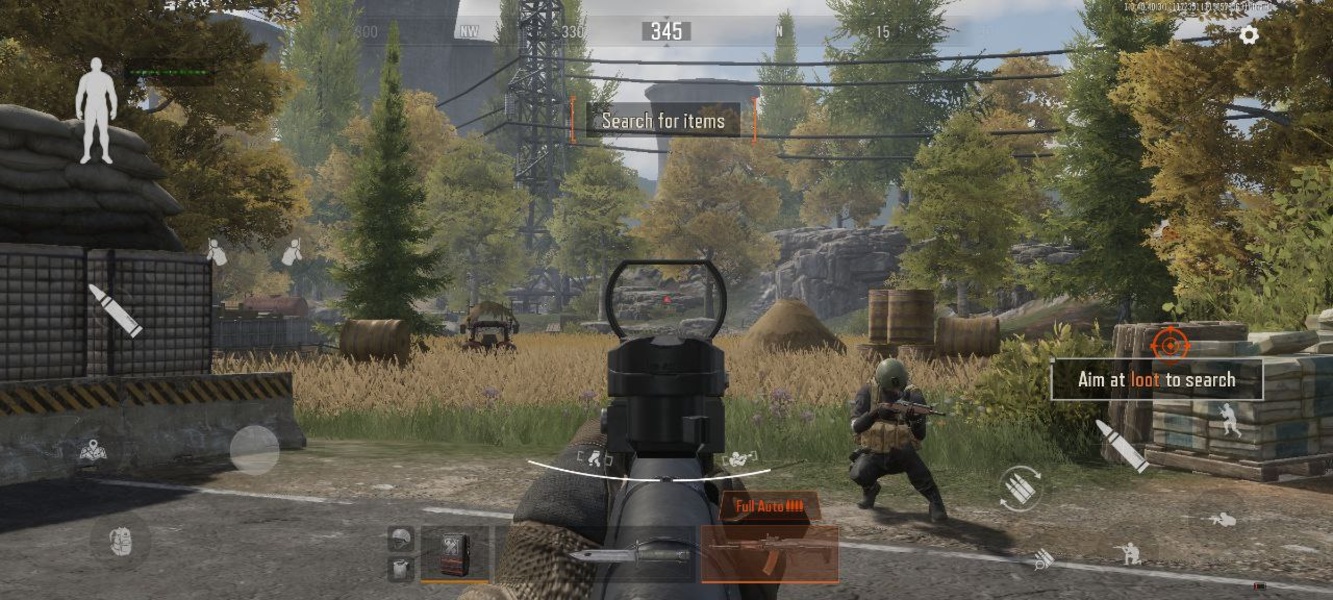This screenshot has width=1333, height=600.
Task: Tap the helmet armor icon
Action: [400, 539]
